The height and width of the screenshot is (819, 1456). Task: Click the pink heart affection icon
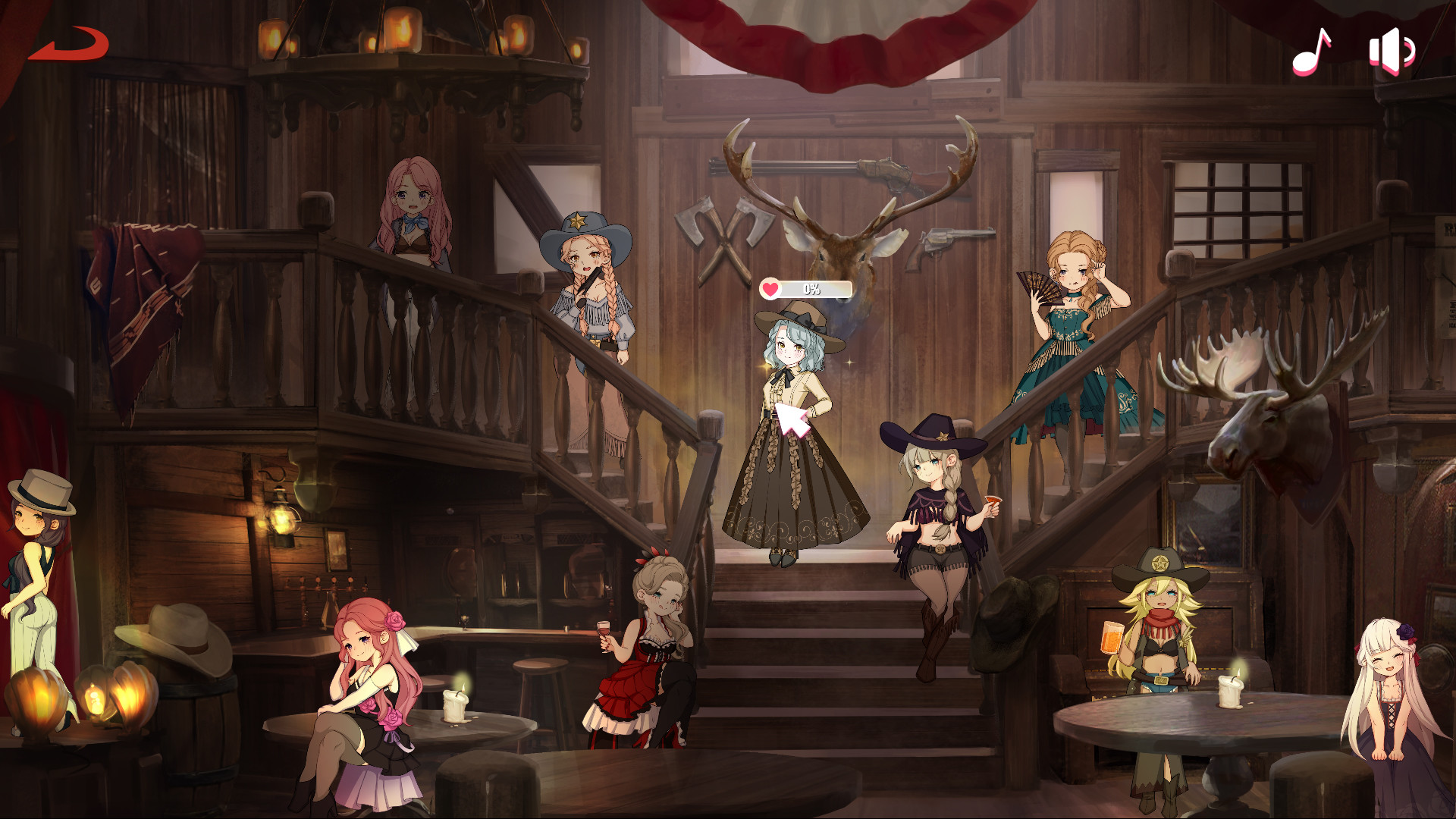(770, 287)
